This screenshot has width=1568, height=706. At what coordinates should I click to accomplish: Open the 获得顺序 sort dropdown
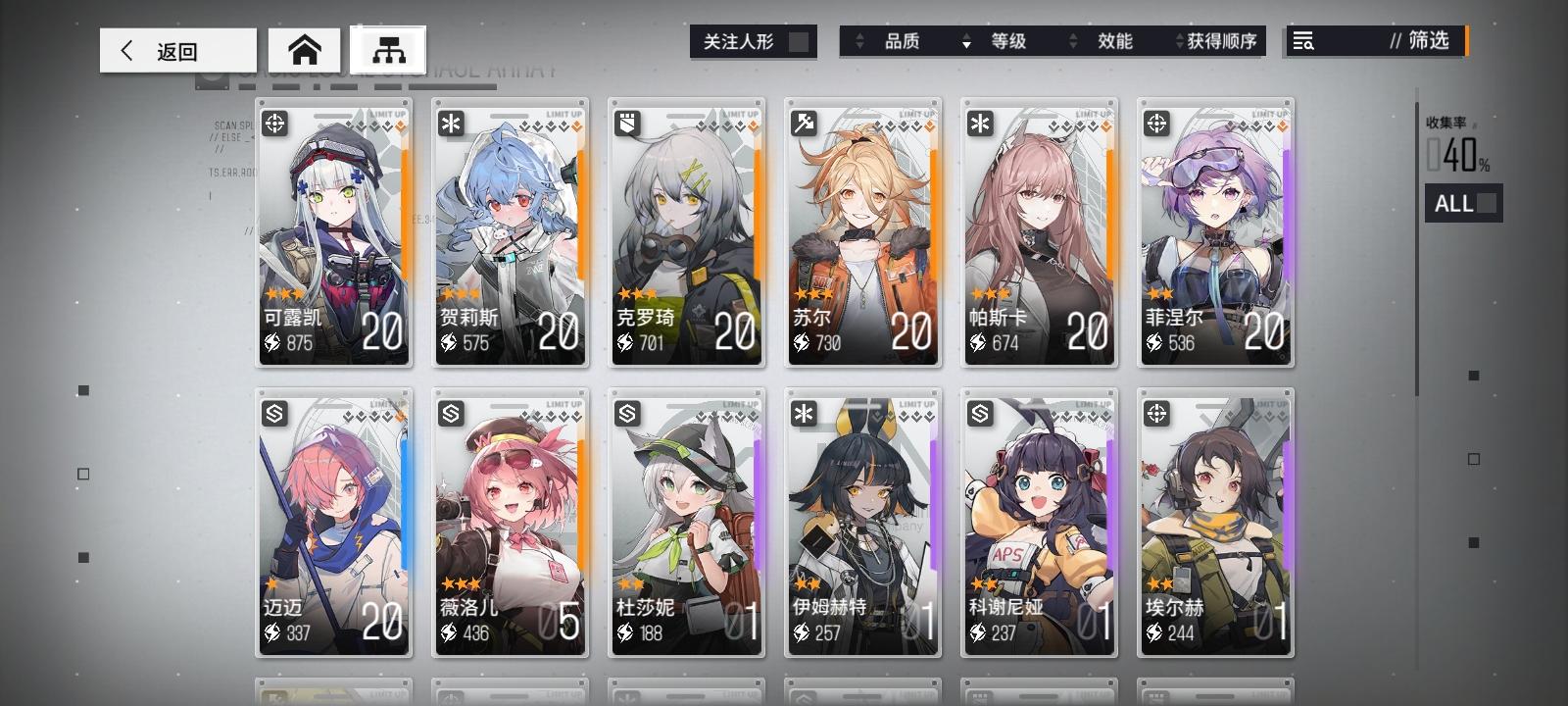(1220, 42)
